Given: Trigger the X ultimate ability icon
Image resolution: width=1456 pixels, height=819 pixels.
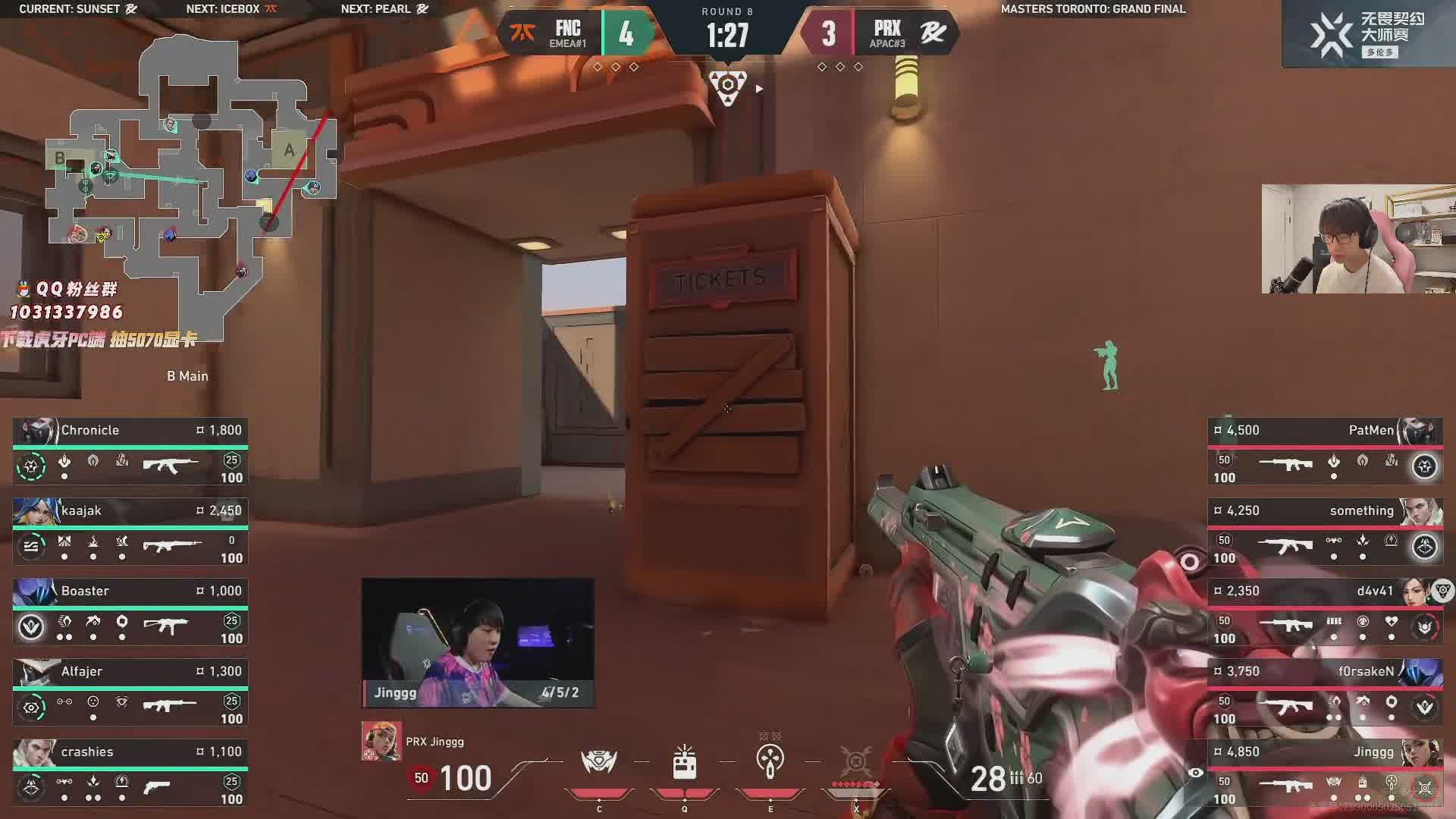Looking at the screenshot, I should point(856,762).
